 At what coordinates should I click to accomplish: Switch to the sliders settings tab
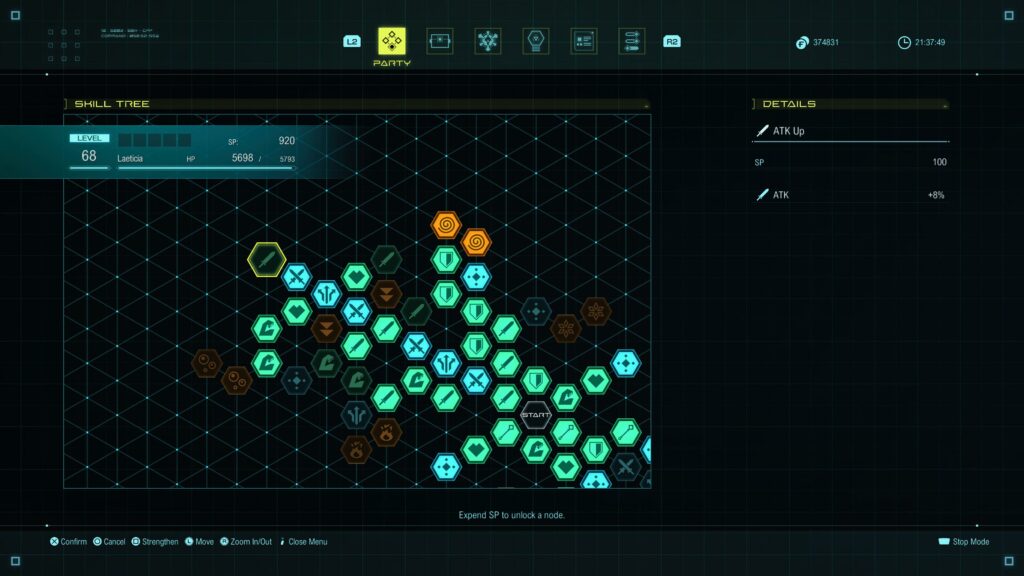click(x=632, y=41)
